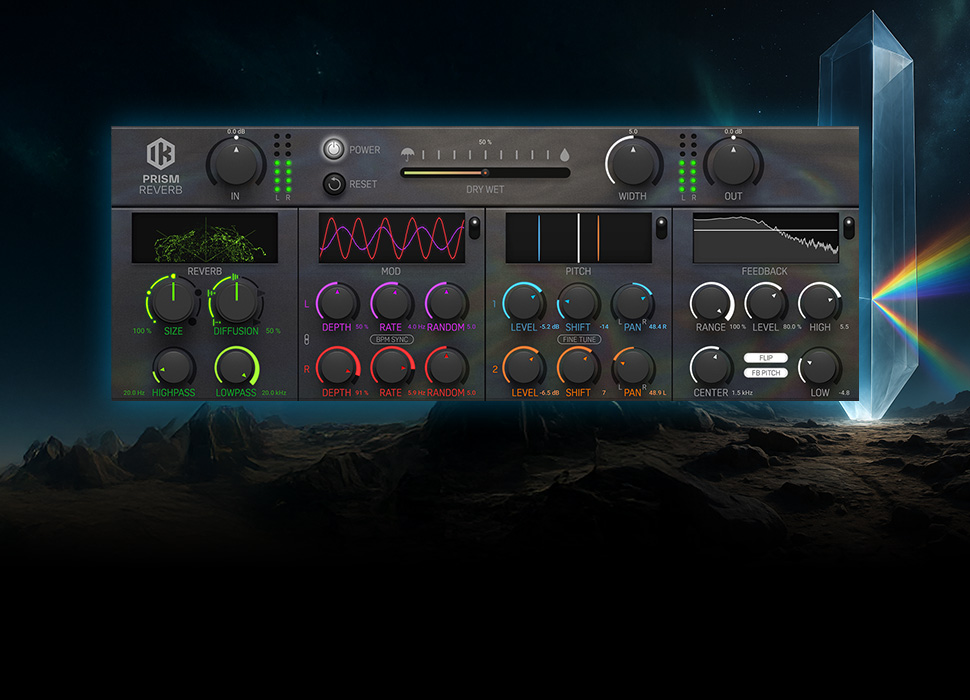The image size is (970, 700).
Task: Click the HIGHPASS filter knob
Action: pyautogui.click(x=173, y=366)
